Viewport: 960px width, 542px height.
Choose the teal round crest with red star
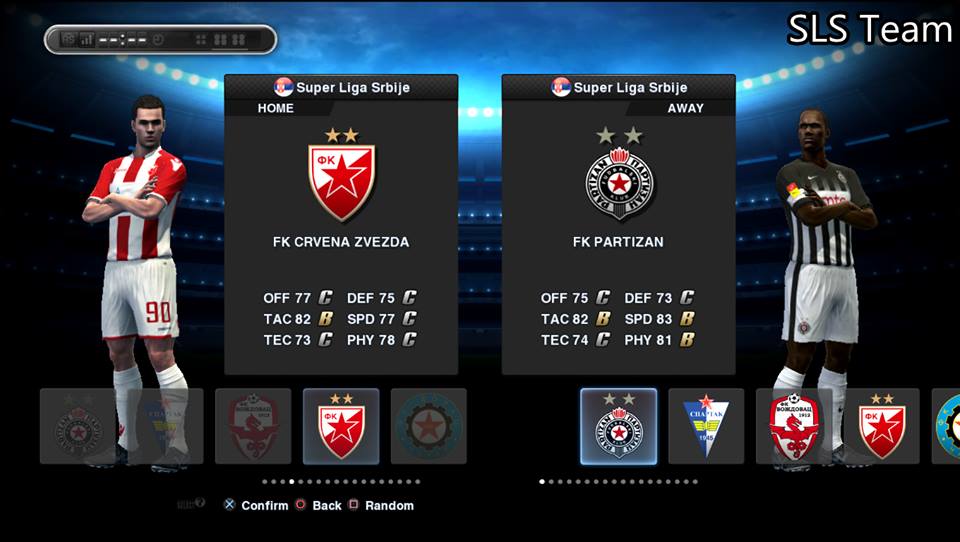click(x=429, y=426)
